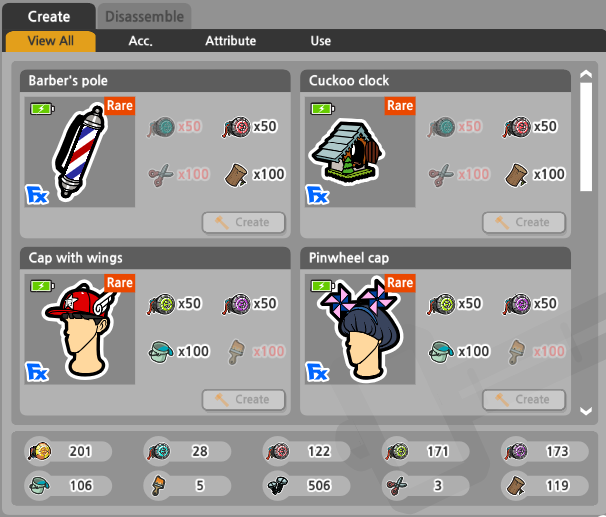Click the purple gear material in Cap with wings recipe

click(x=236, y=303)
